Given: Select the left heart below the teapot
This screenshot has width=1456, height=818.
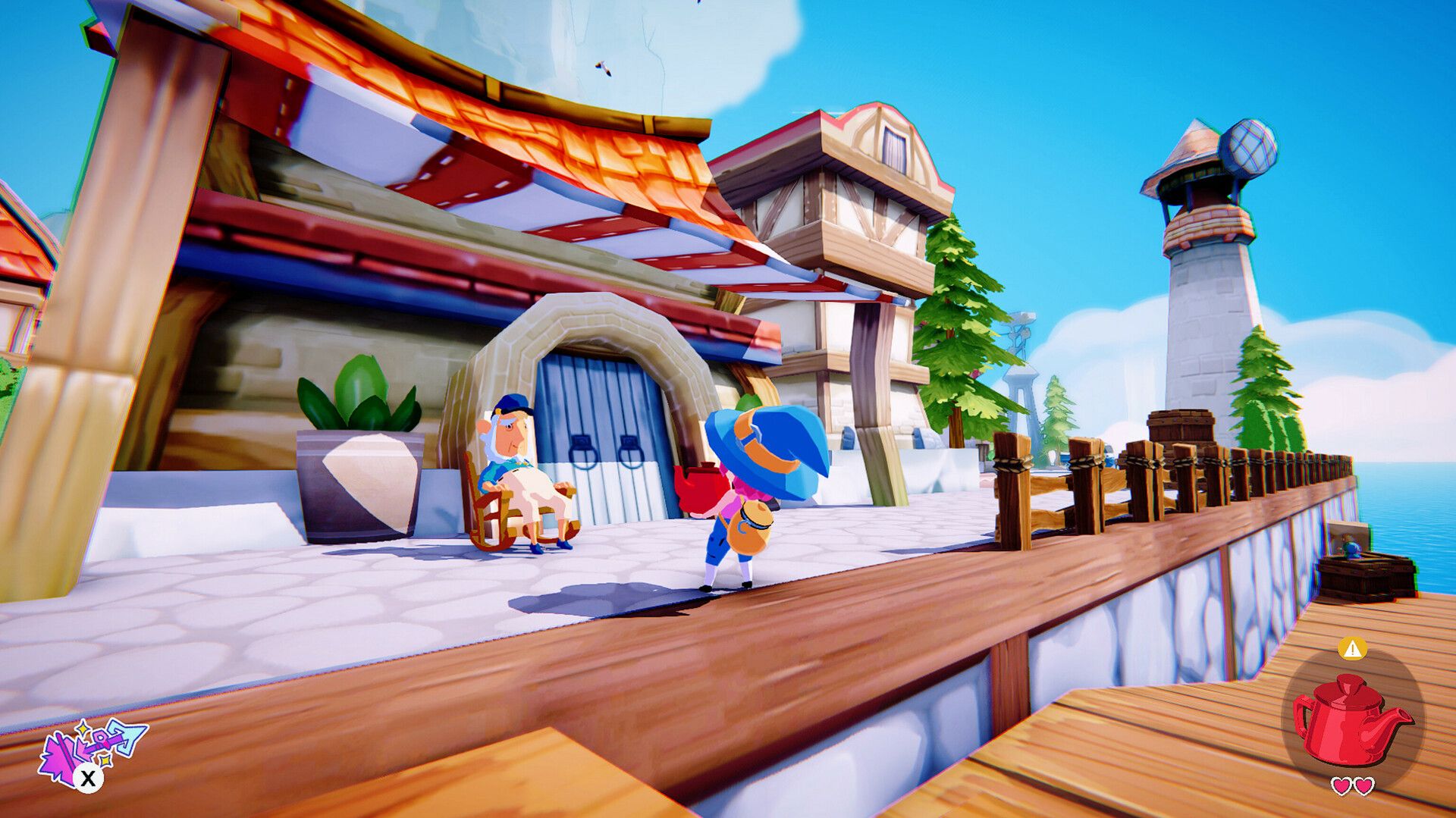Looking at the screenshot, I should tap(1342, 786).
